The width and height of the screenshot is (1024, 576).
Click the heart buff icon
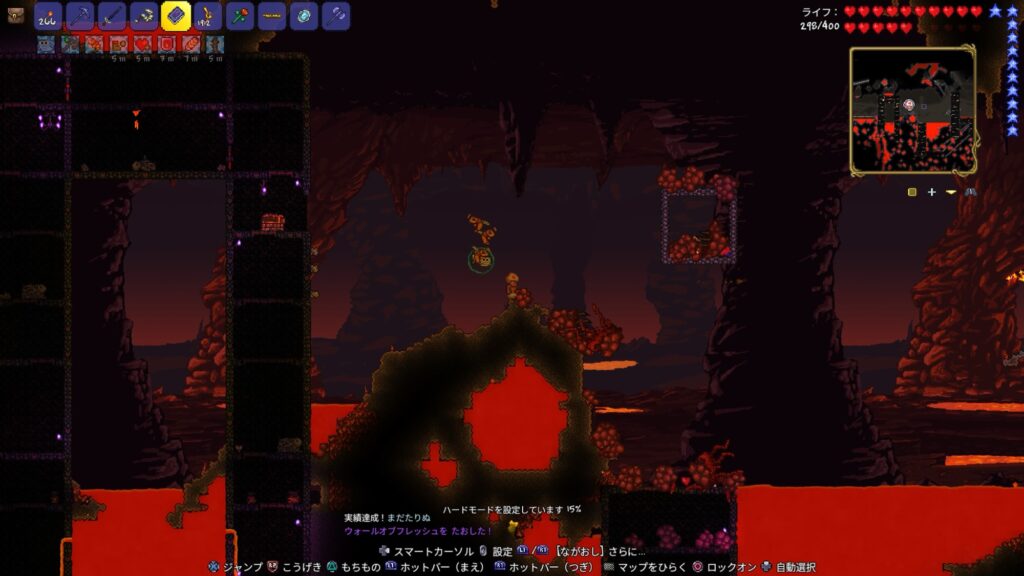click(142, 44)
